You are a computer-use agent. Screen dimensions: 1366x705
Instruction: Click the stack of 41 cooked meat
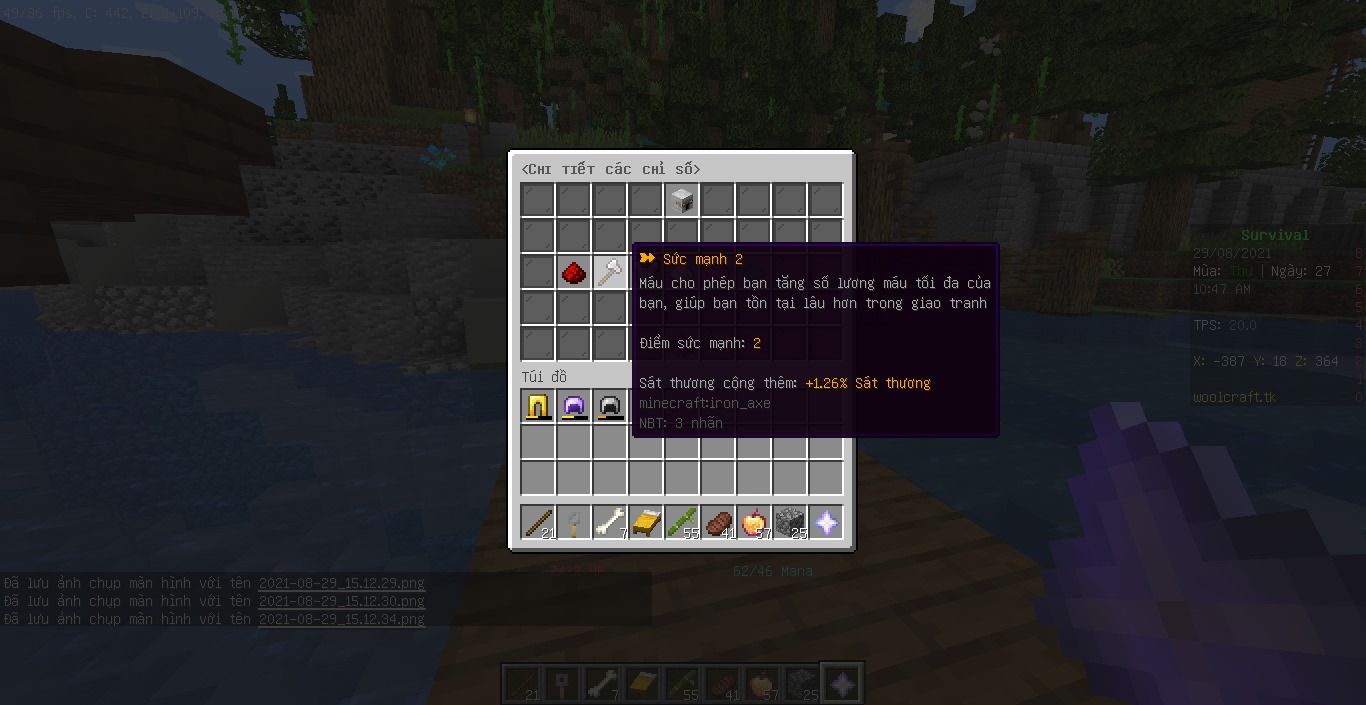[x=718, y=522]
